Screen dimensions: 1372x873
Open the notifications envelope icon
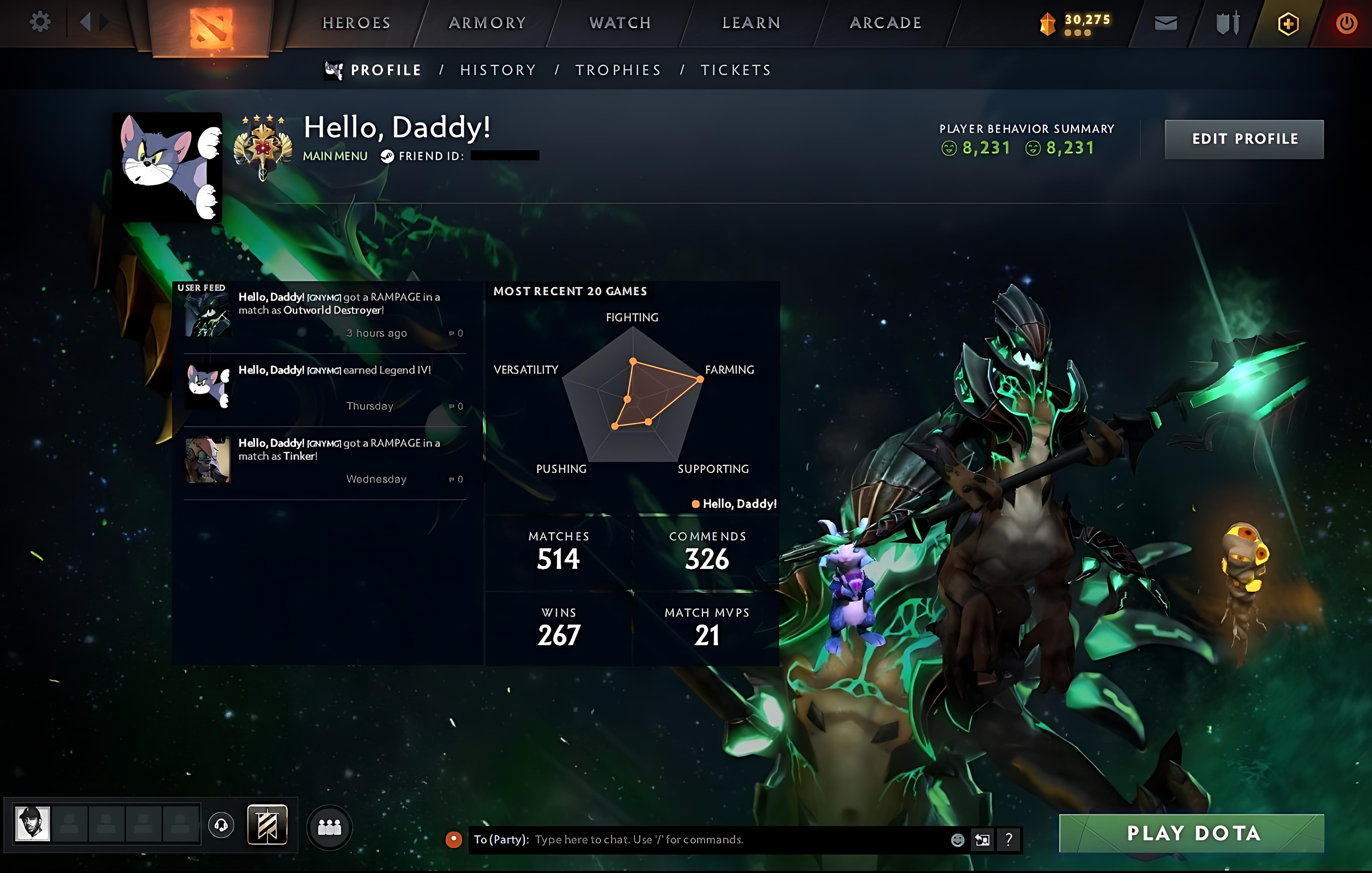[1166, 23]
